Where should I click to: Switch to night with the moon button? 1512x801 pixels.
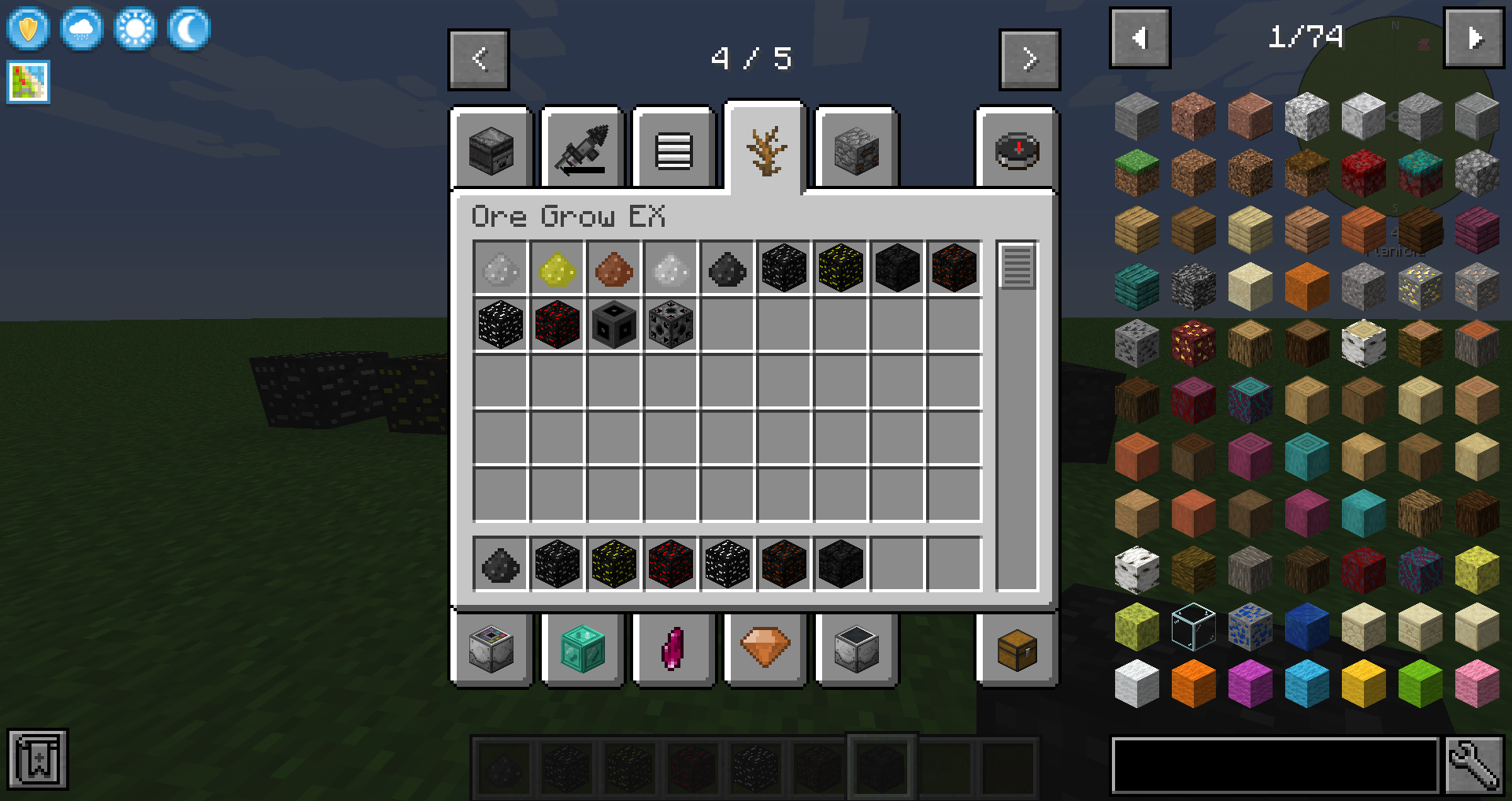[187, 28]
